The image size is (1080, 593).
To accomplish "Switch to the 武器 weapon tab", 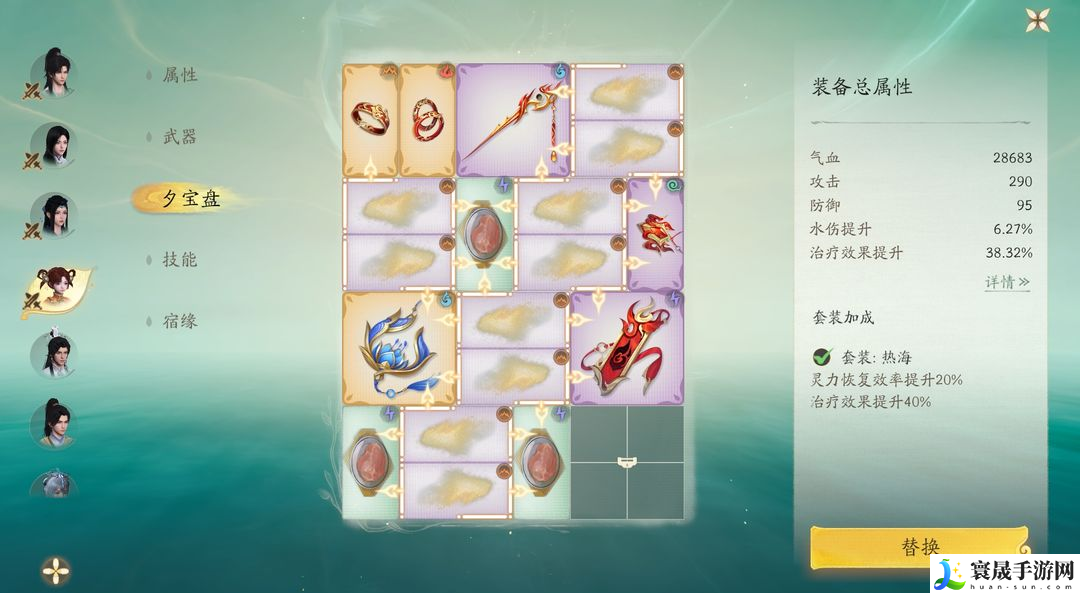I will pos(180,137).
